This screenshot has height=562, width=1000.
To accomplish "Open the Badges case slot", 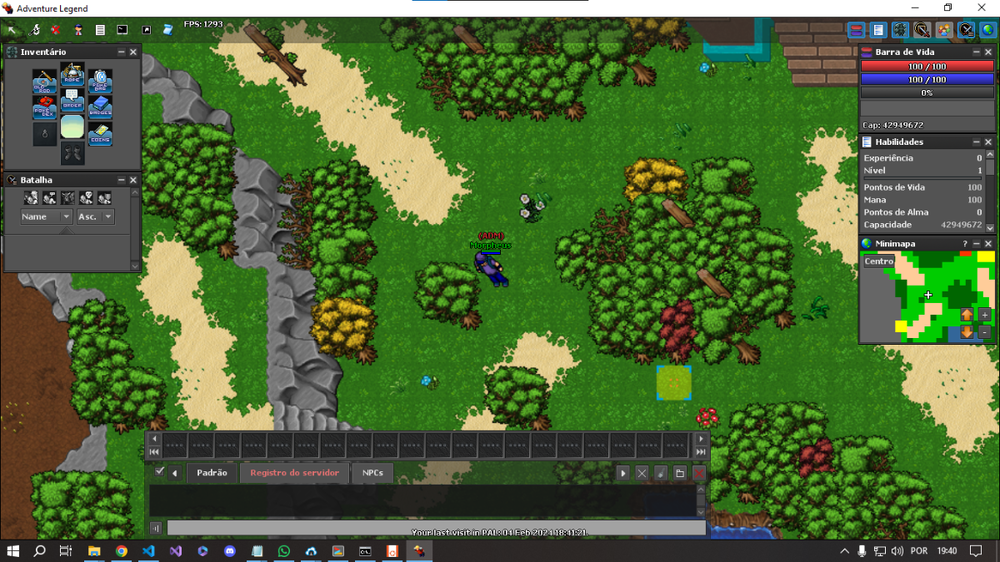I will 99,108.
